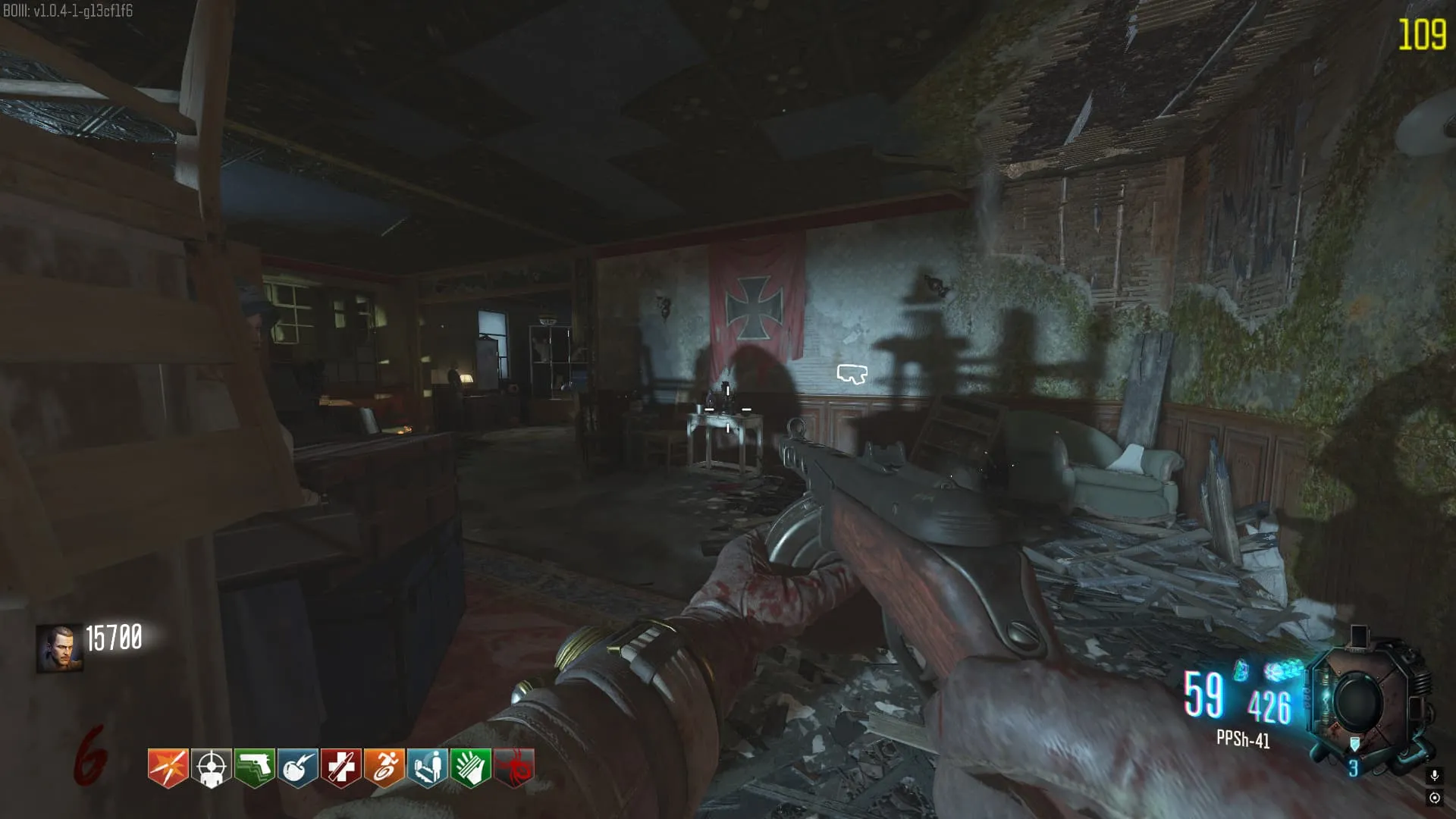Select the green Speed Cola hand perk

click(x=470, y=767)
